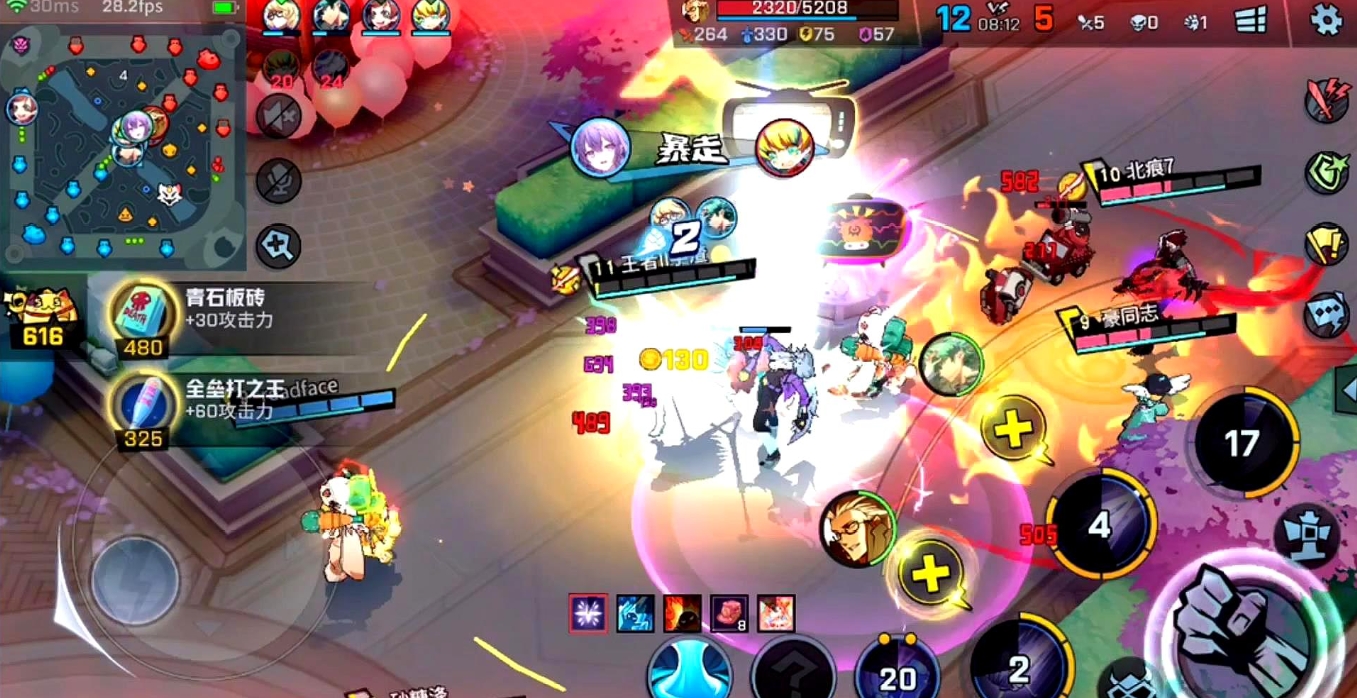Send the green shield signal
Image resolution: width=1357 pixels, height=698 pixels.
(x=1327, y=172)
